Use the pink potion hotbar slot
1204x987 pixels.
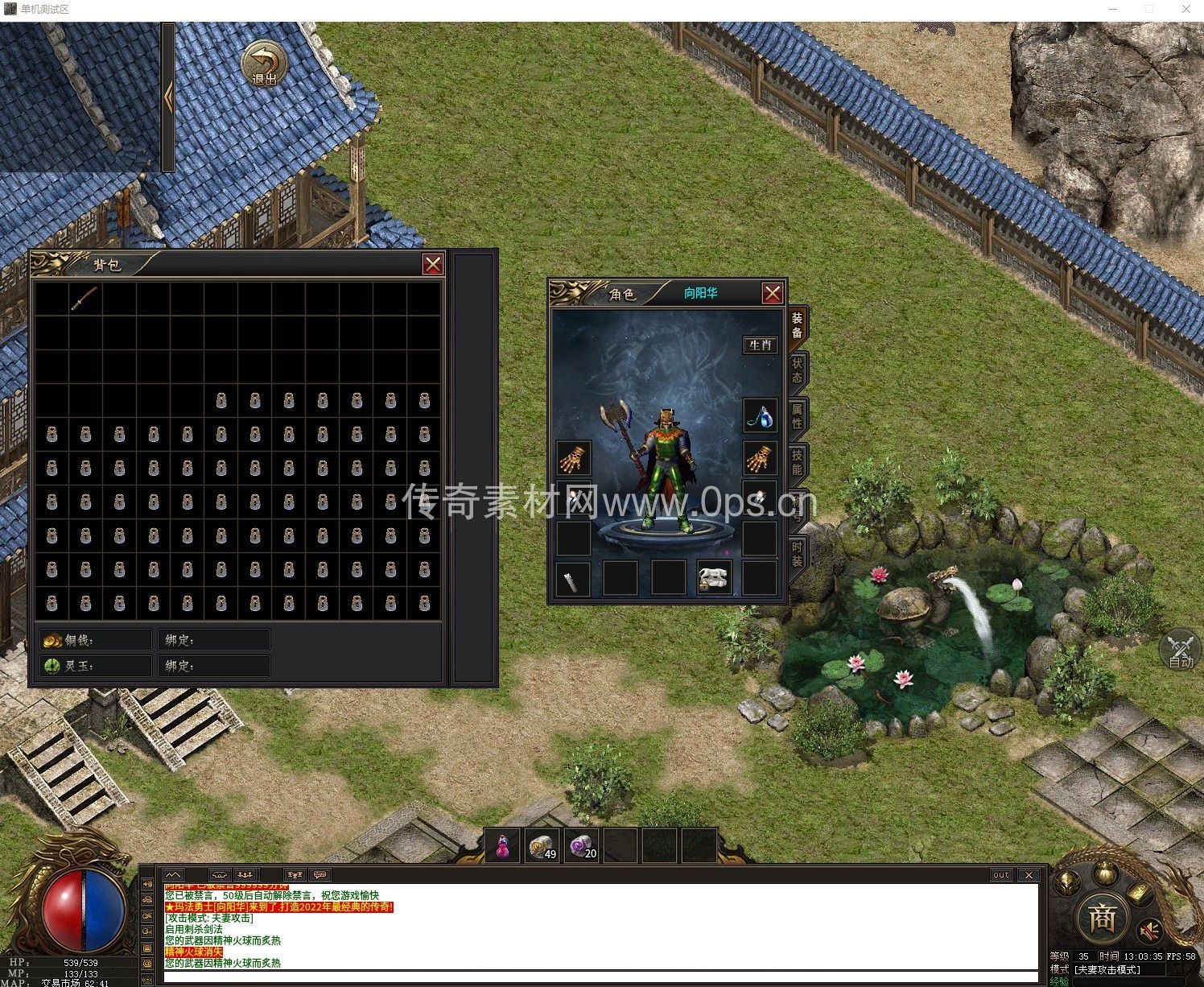pyautogui.click(x=502, y=847)
